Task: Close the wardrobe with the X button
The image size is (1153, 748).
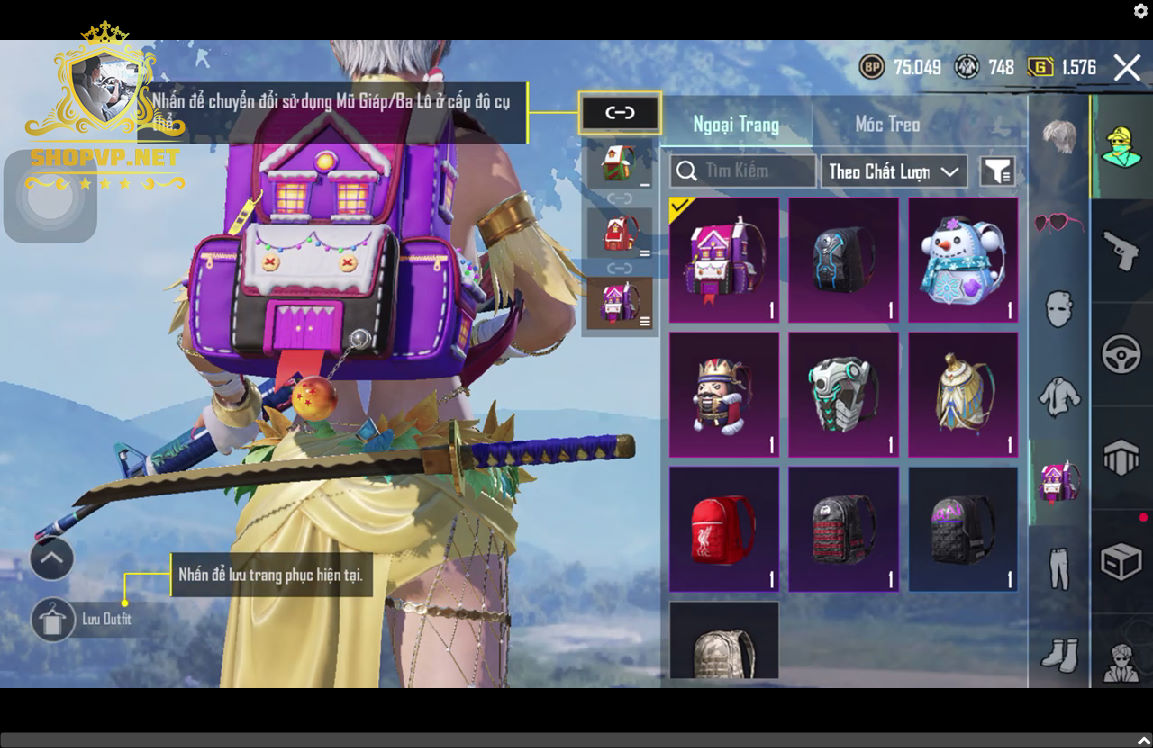Action: tap(1126, 68)
